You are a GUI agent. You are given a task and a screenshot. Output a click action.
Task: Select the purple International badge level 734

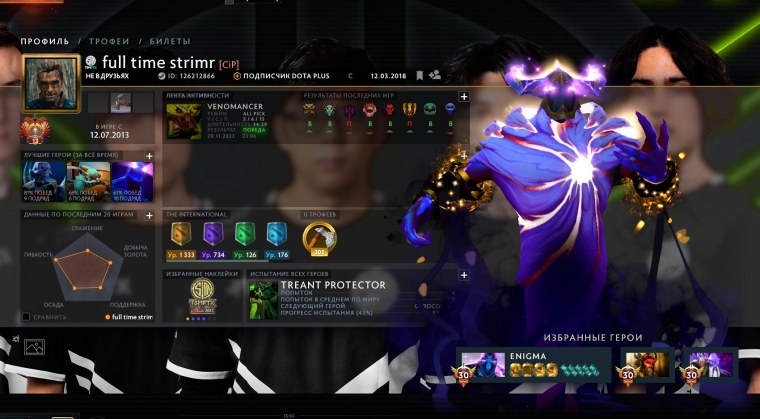(214, 234)
